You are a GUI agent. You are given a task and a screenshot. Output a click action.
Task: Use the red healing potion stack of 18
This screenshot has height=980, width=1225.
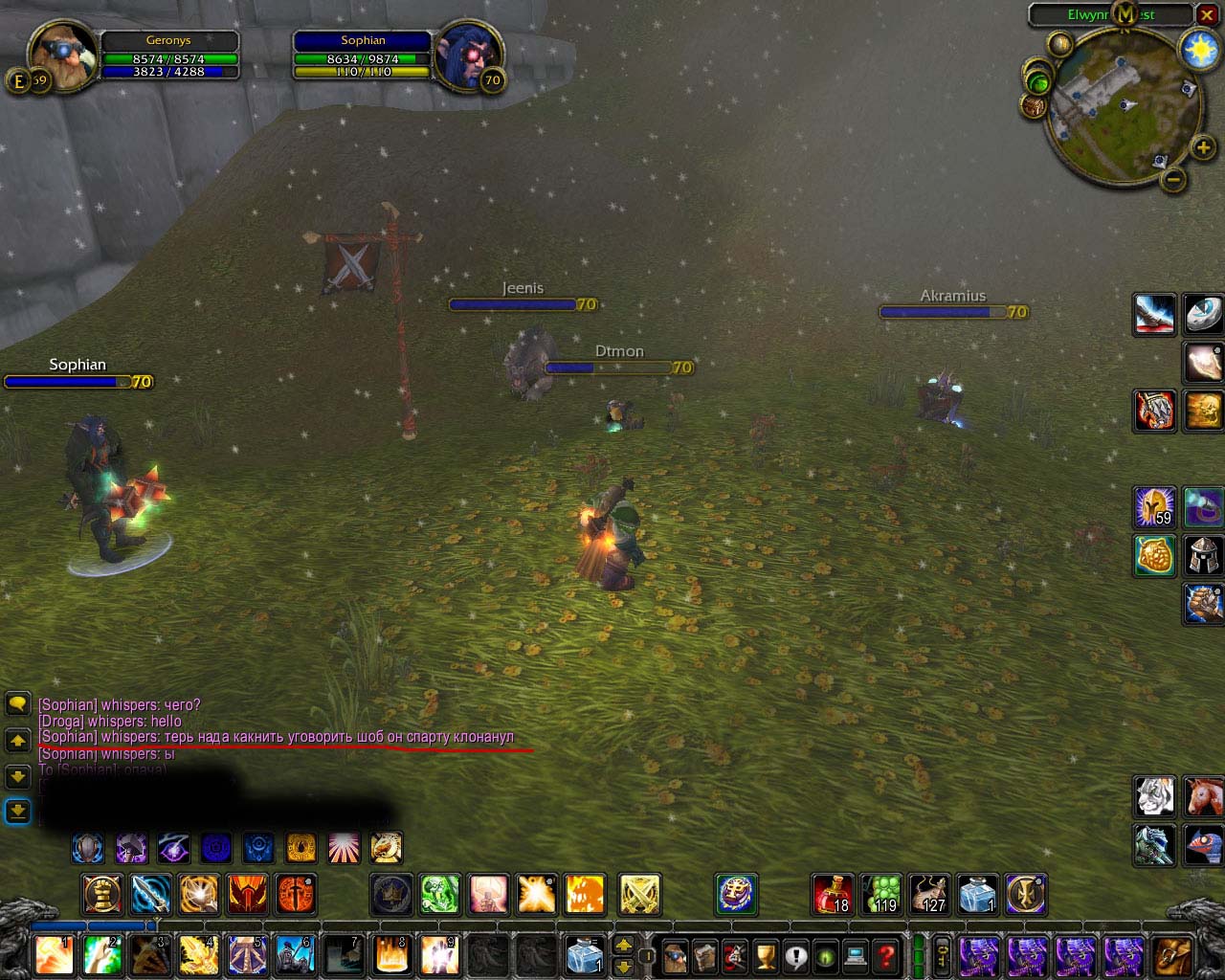tap(834, 895)
